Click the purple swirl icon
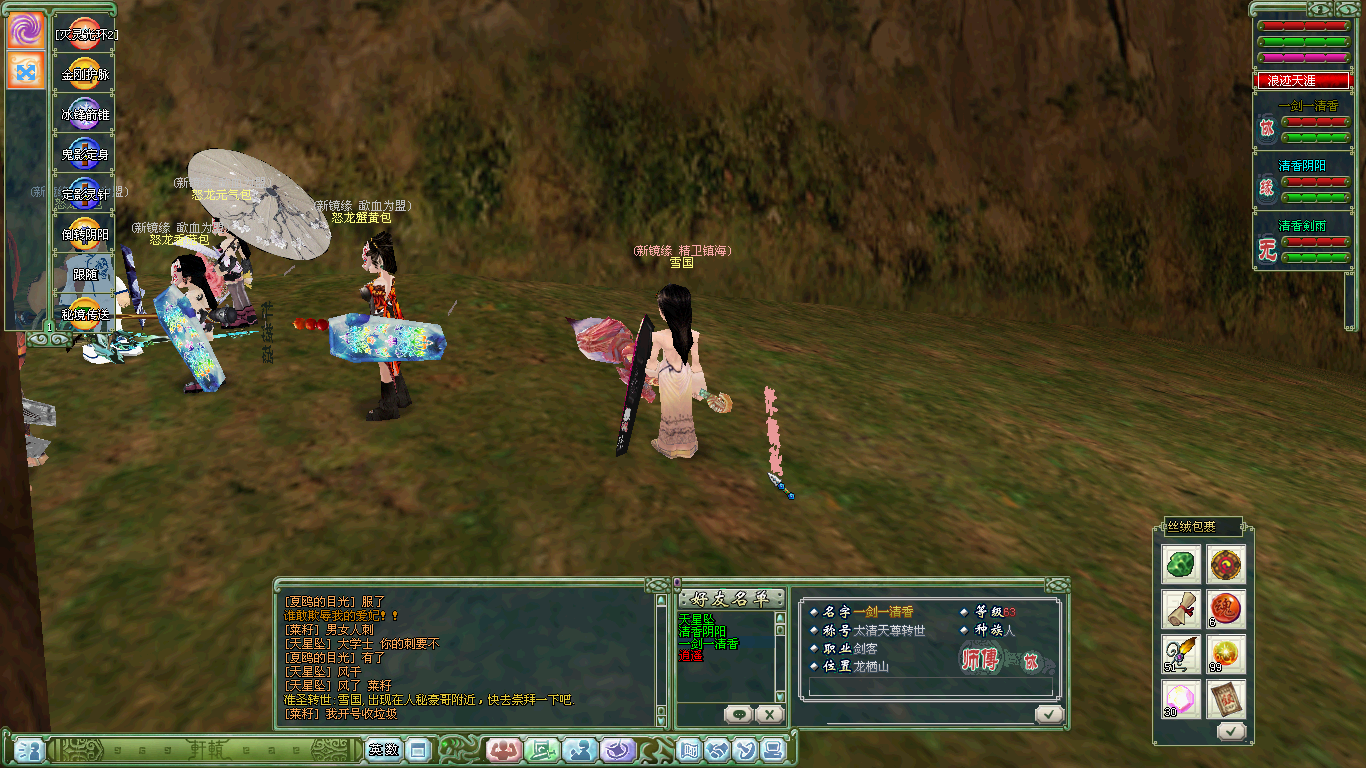This screenshot has width=1366, height=768. pyautogui.click(x=26, y=31)
